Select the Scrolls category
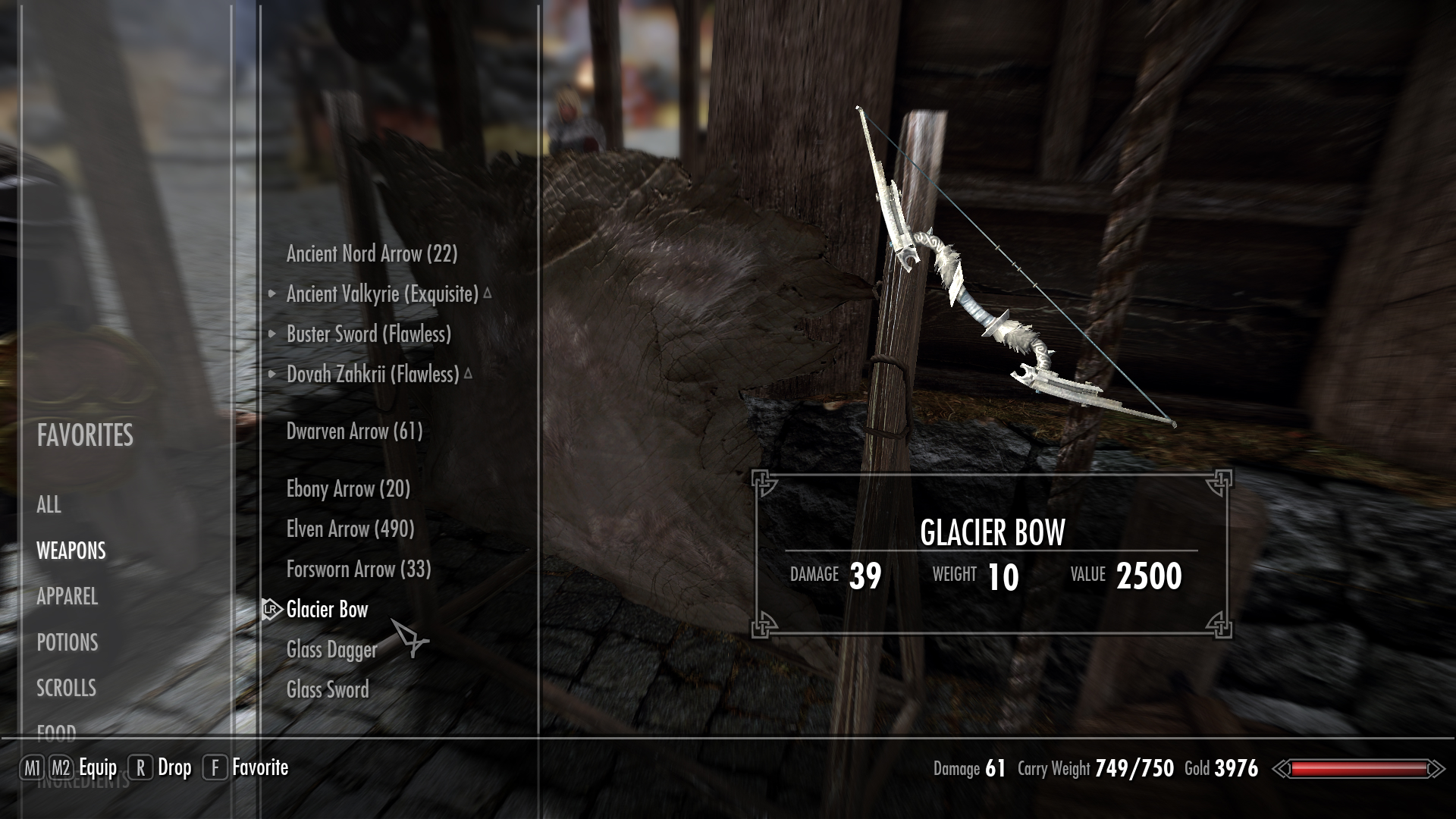The width and height of the screenshot is (1456, 819). click(x=67, y=689)
